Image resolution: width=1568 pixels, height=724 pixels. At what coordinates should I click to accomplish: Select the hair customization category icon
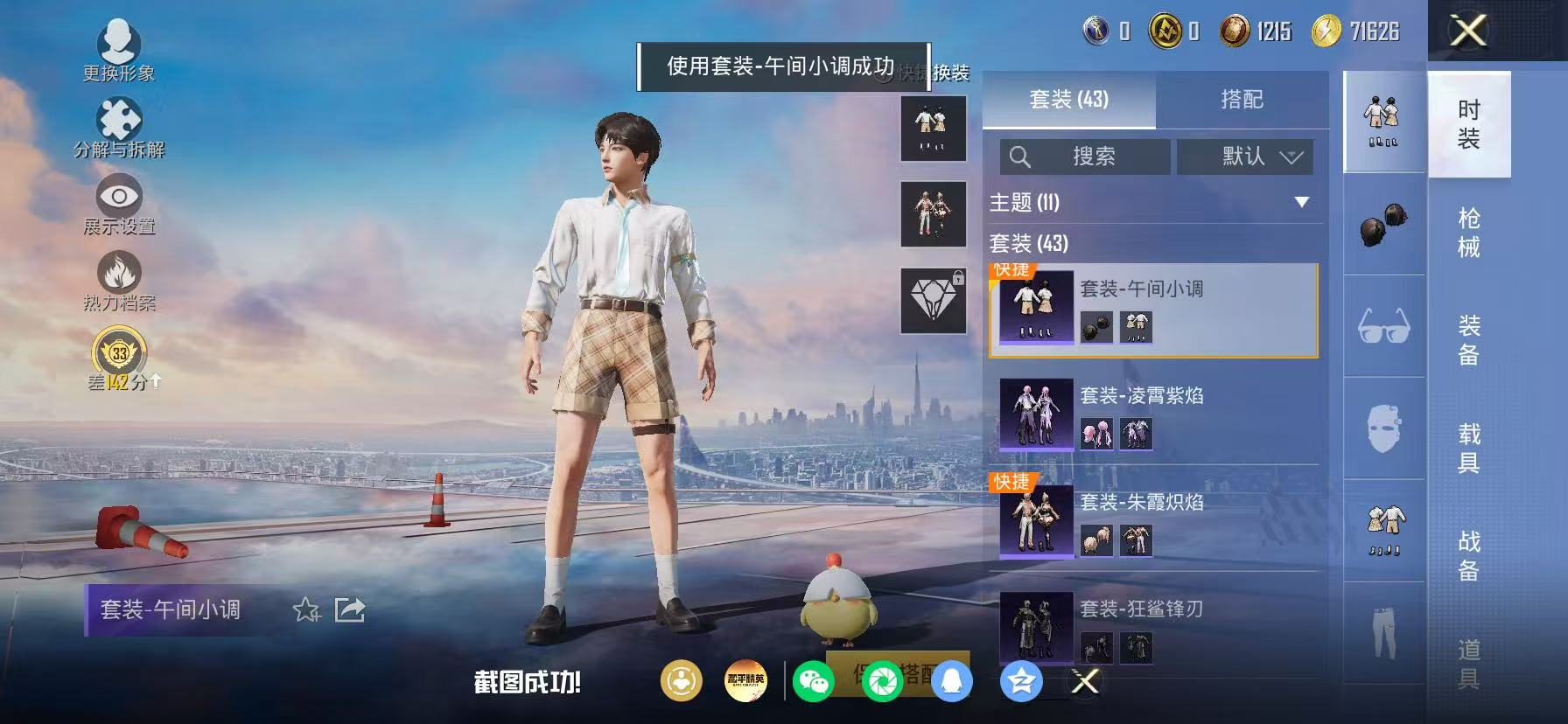[1385, 223]
